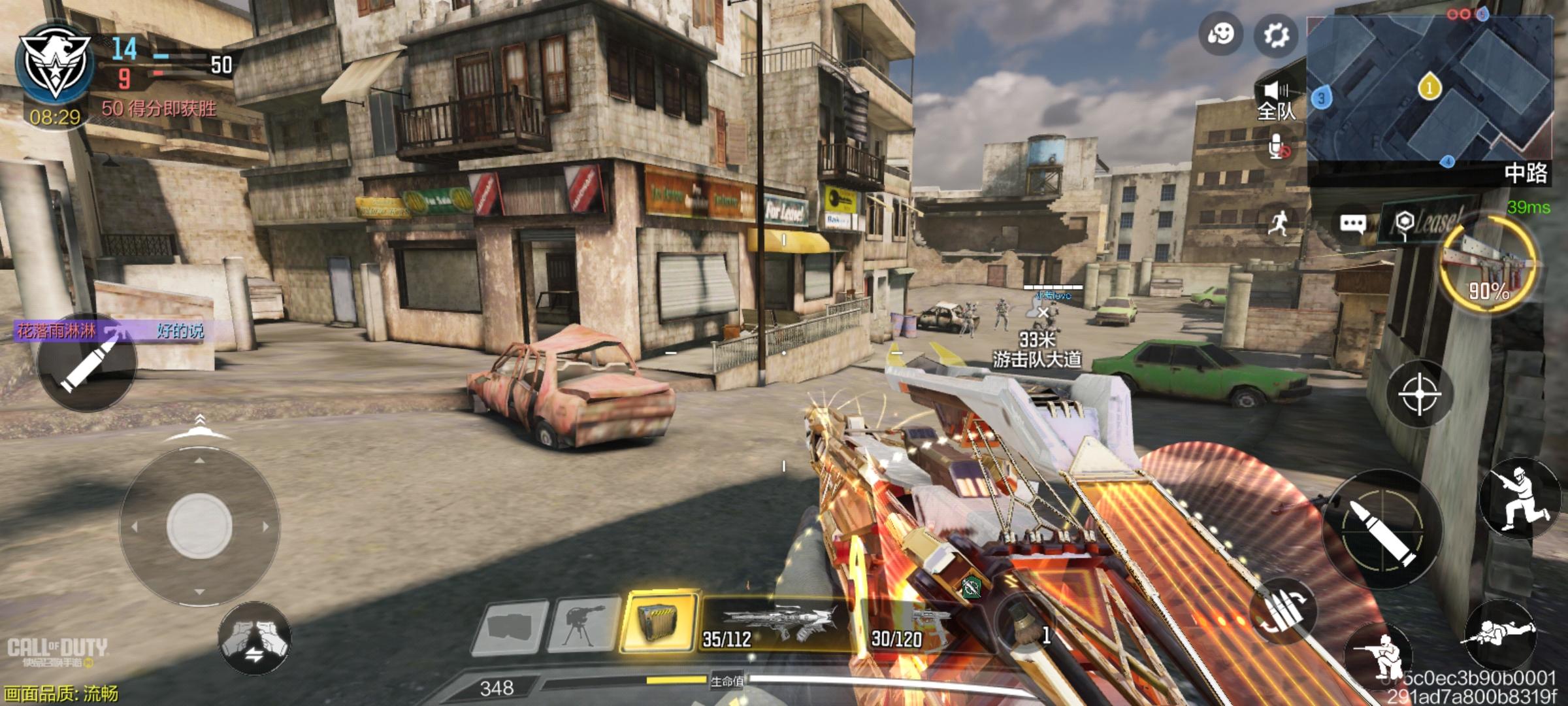The image size is (1568, 706).
Task: Open the settings gear menu
Action: click(1275, 35)
